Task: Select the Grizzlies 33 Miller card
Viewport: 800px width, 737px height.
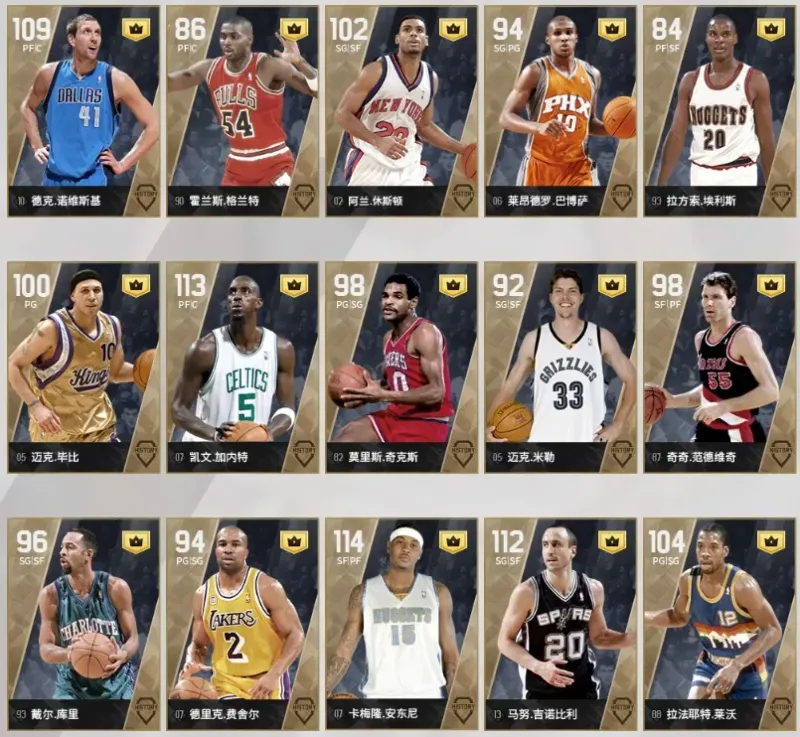Action: 560,366
